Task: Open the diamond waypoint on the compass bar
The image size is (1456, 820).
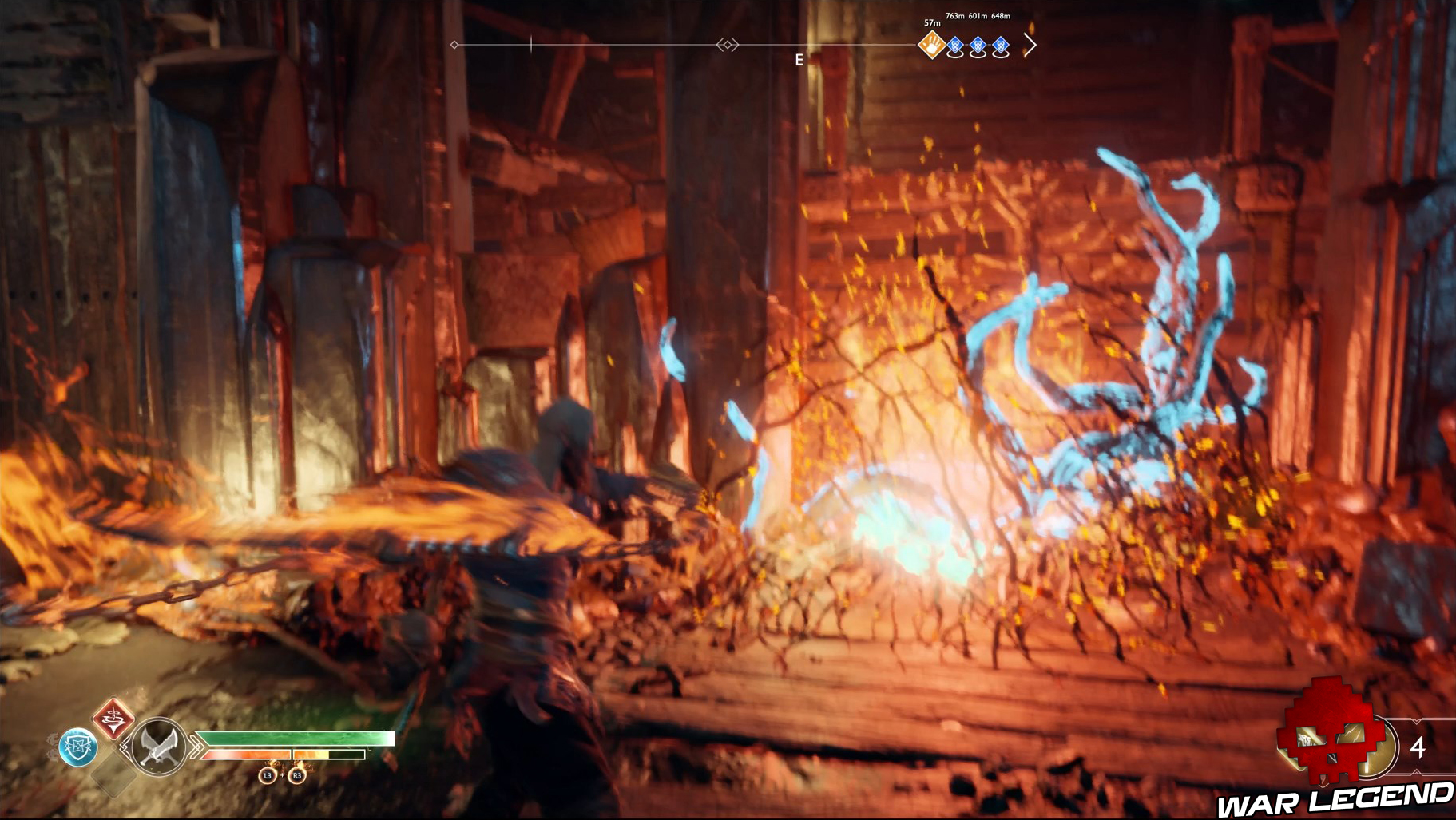Action: [x=455, y=45]
